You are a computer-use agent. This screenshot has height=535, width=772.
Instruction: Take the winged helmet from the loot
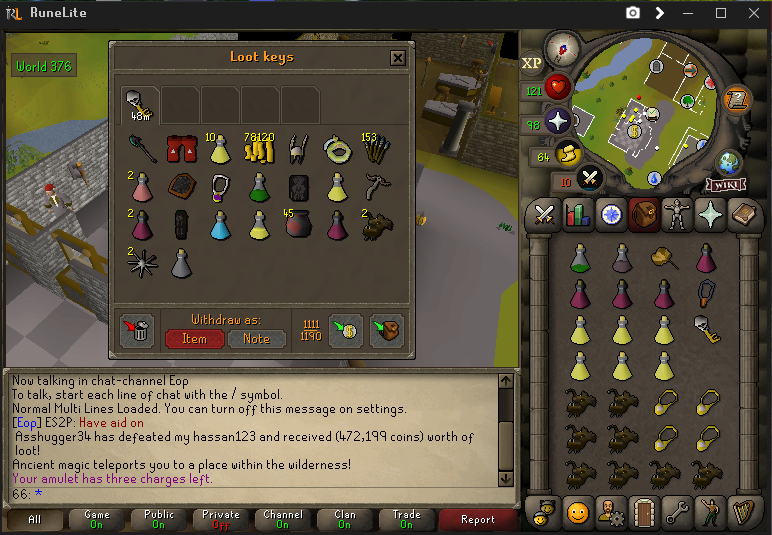[297, 149]
